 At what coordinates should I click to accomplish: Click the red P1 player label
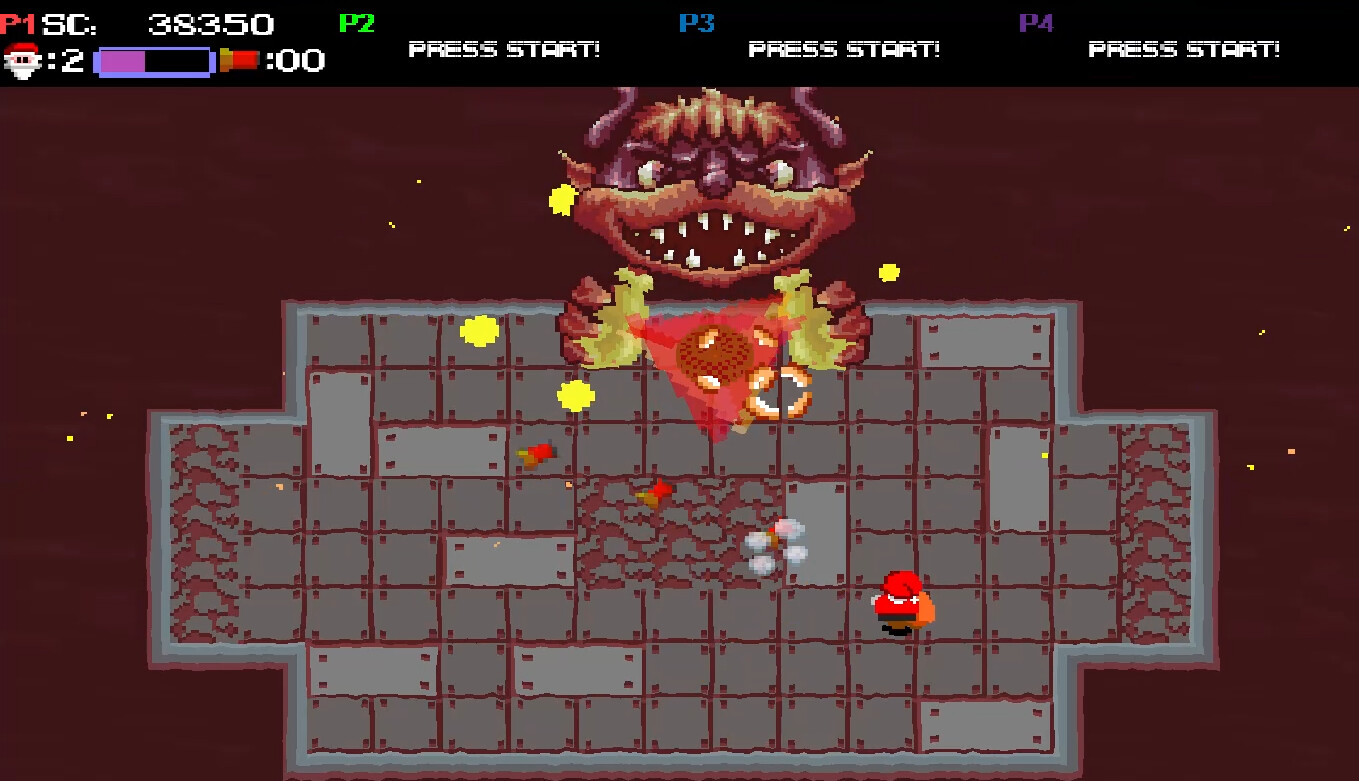pos(16,21)
